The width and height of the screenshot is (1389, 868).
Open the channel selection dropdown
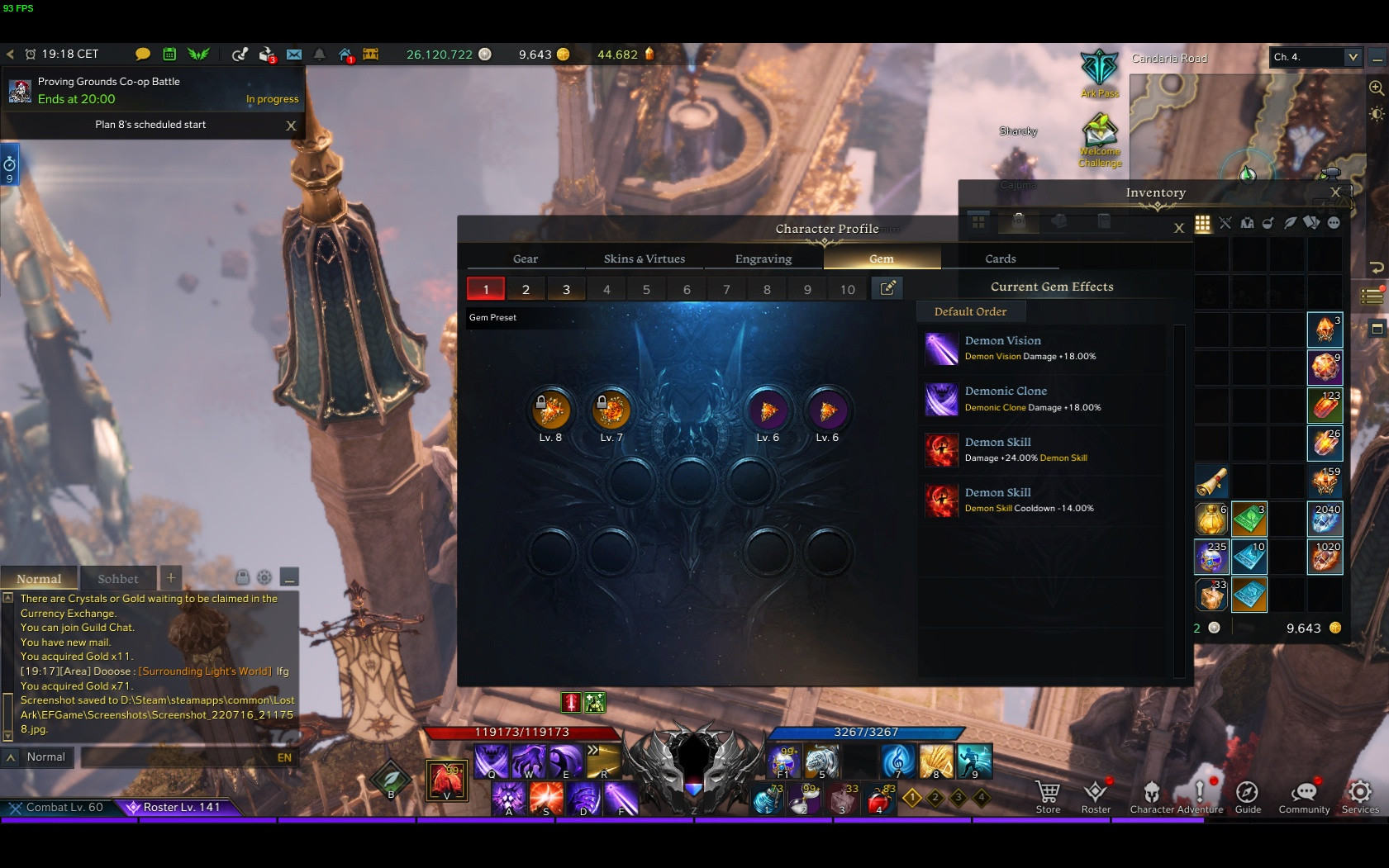pyautogui.click(x=1352, y=57)
